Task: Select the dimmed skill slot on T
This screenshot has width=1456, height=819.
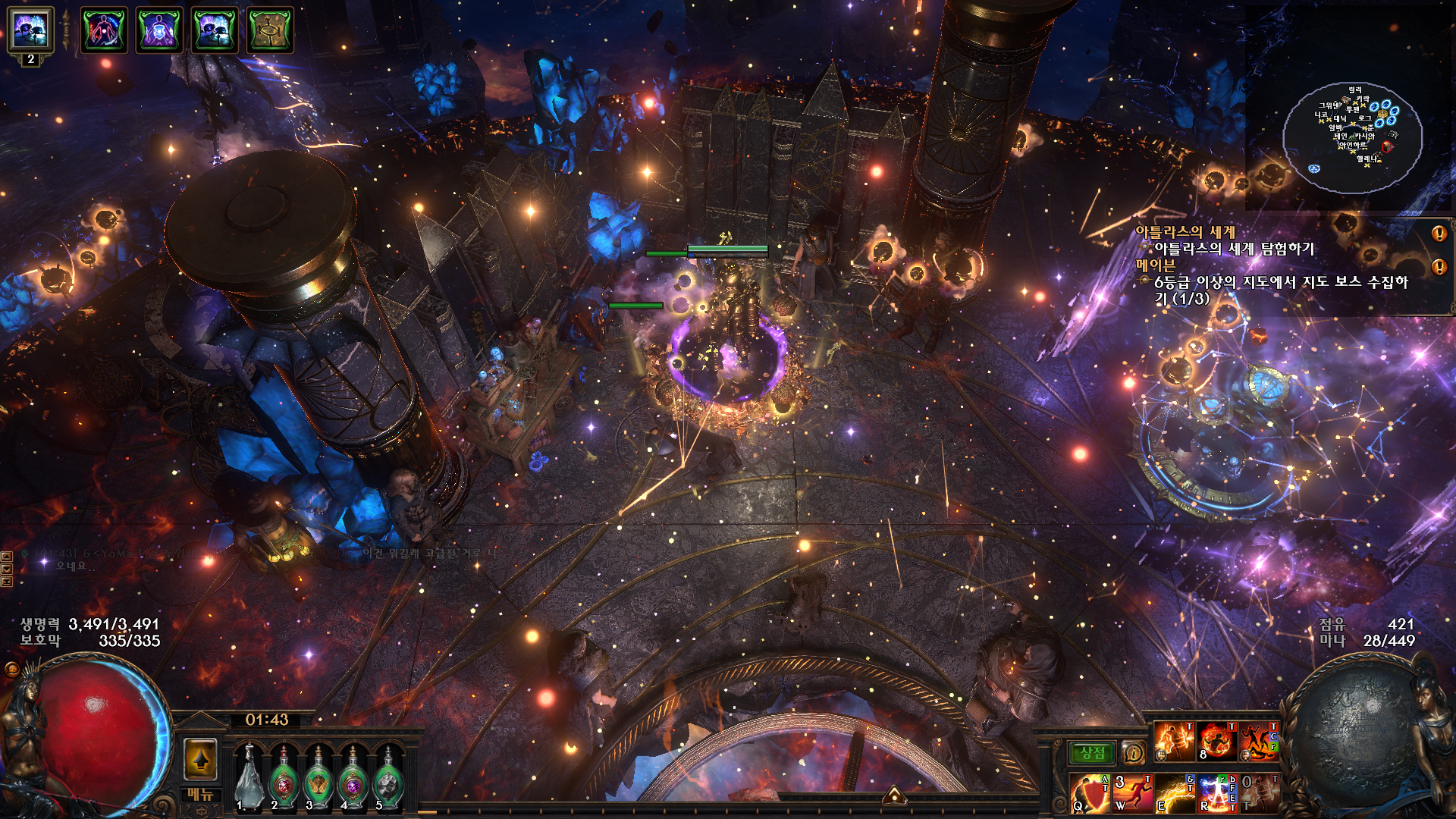Action: (x=1259, y=793)
